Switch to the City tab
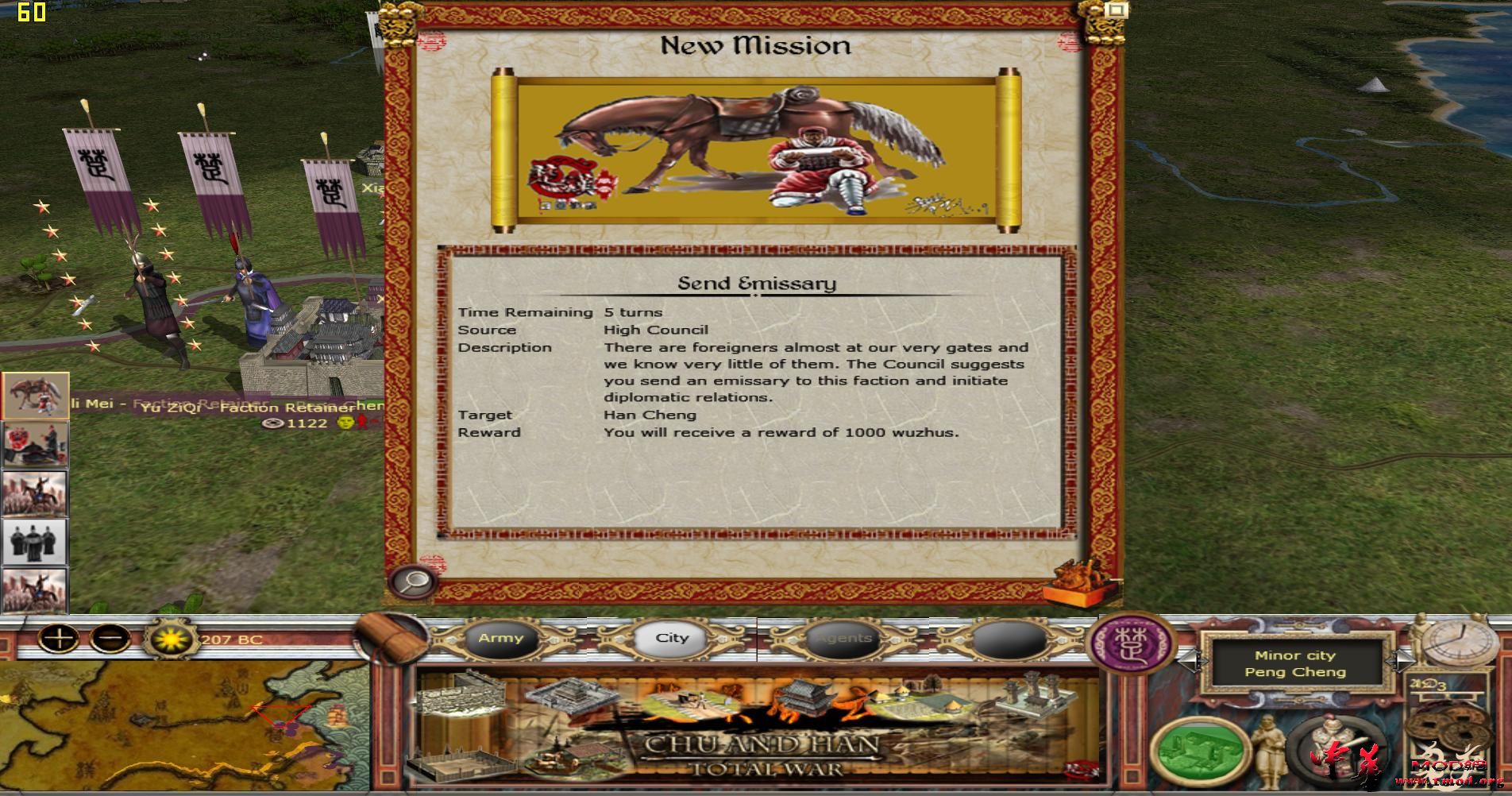Screen dimensions: 1512x796 coord(671,637)
